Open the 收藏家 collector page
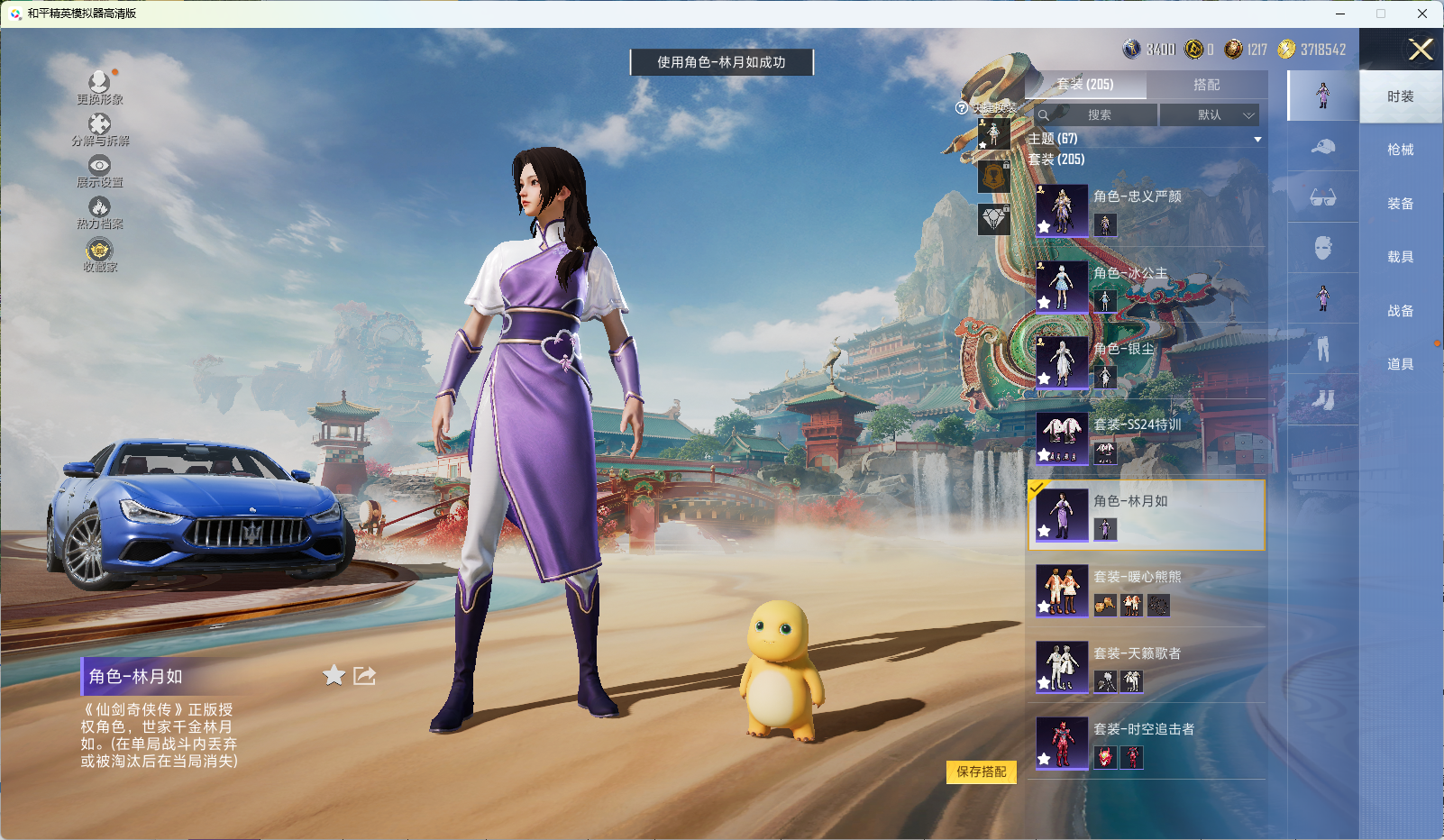Image resolution: width=1444 pixels, height=840 pixels. pyautogui.click(x=99, y=254)
